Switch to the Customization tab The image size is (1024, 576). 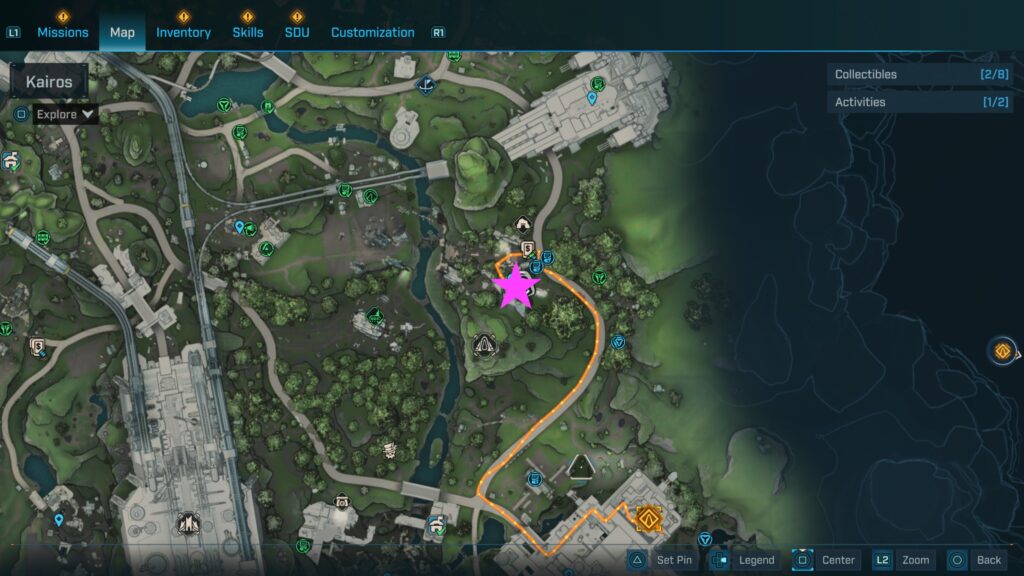pyautogui.click(x=372, y=32)
